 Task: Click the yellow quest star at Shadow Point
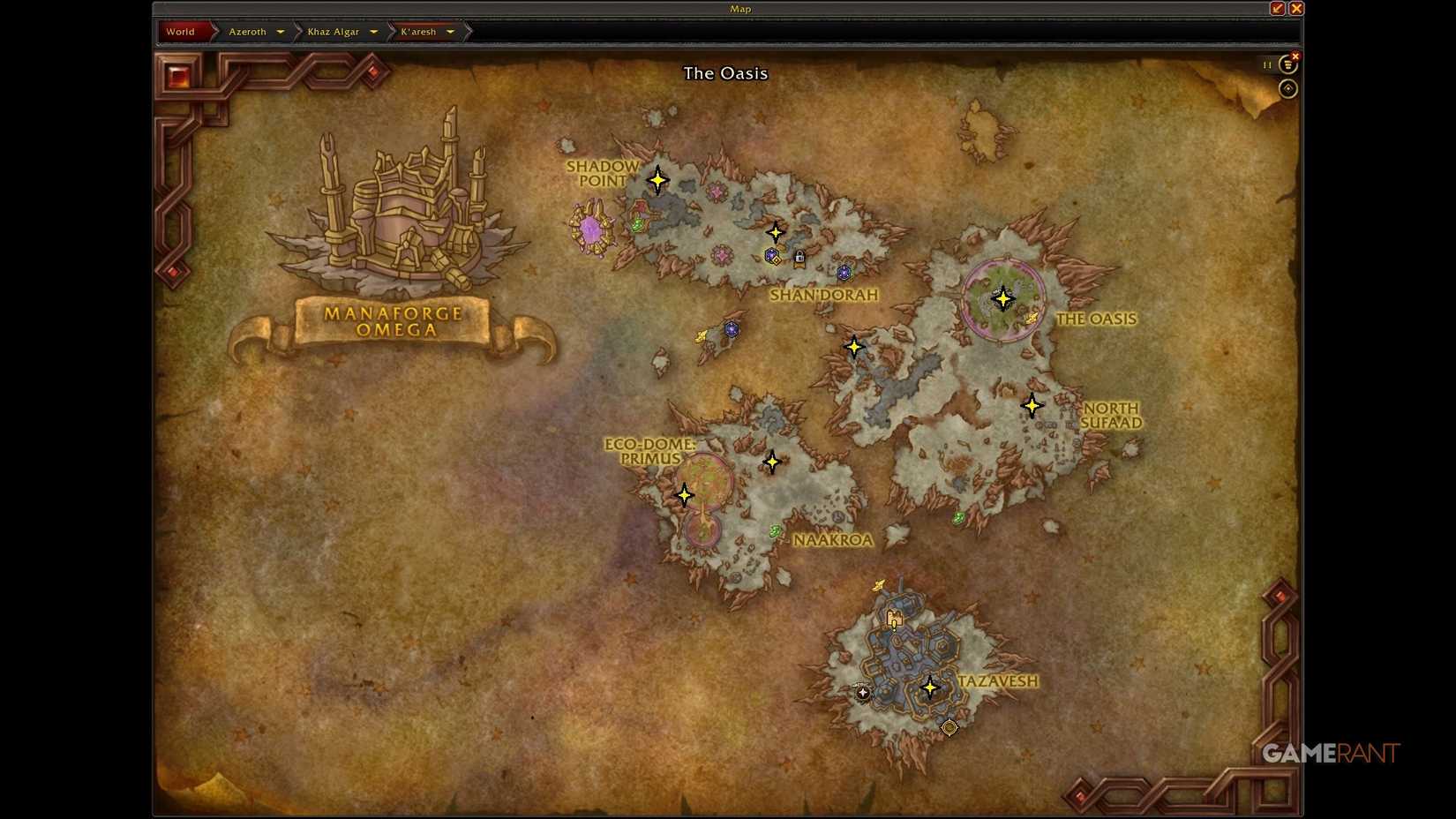pyautogui.click(x=658, y=179)
